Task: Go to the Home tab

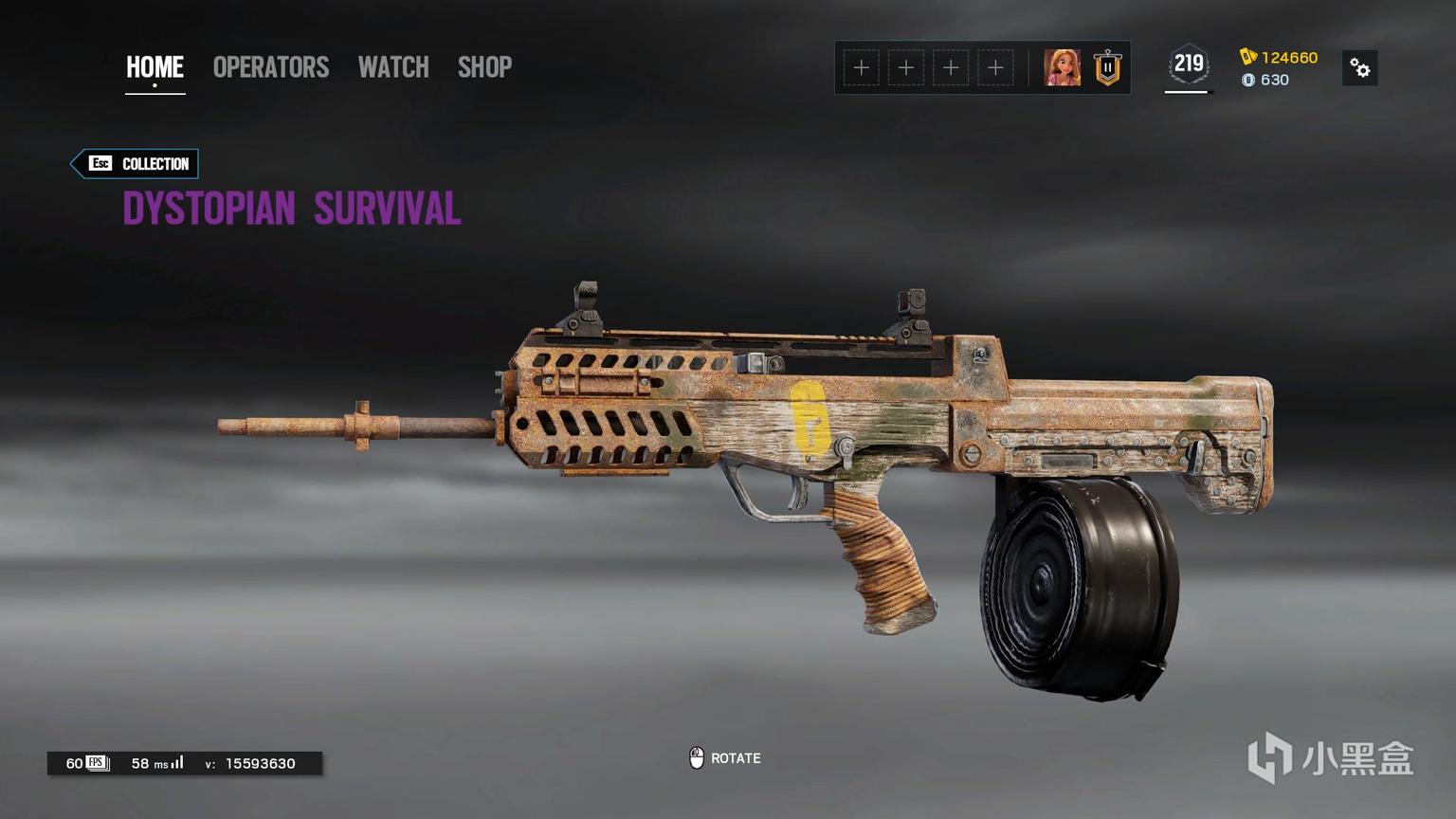Action: pos(155,67)
